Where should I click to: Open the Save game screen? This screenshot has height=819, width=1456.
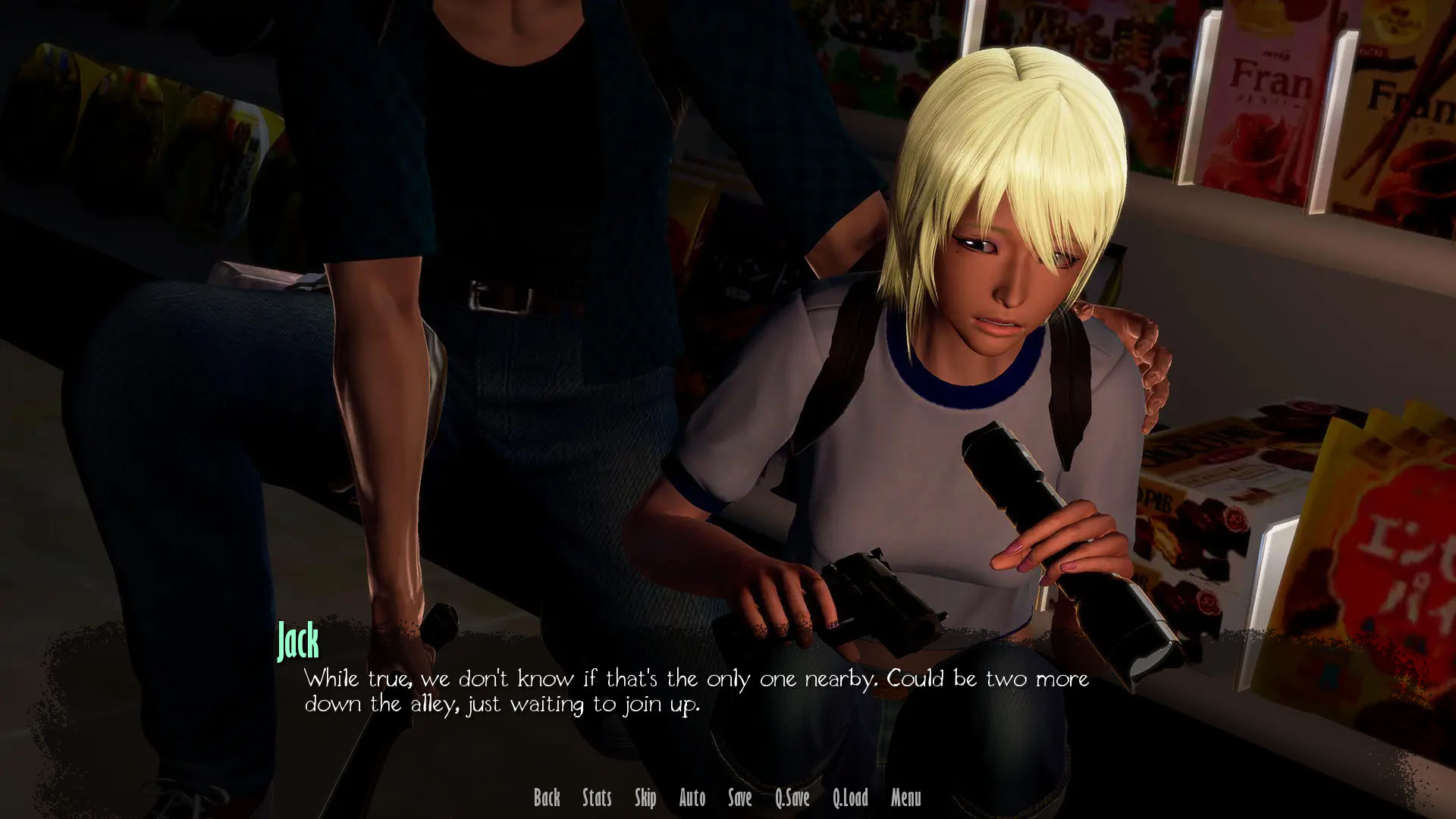click(x=740, y=798)
